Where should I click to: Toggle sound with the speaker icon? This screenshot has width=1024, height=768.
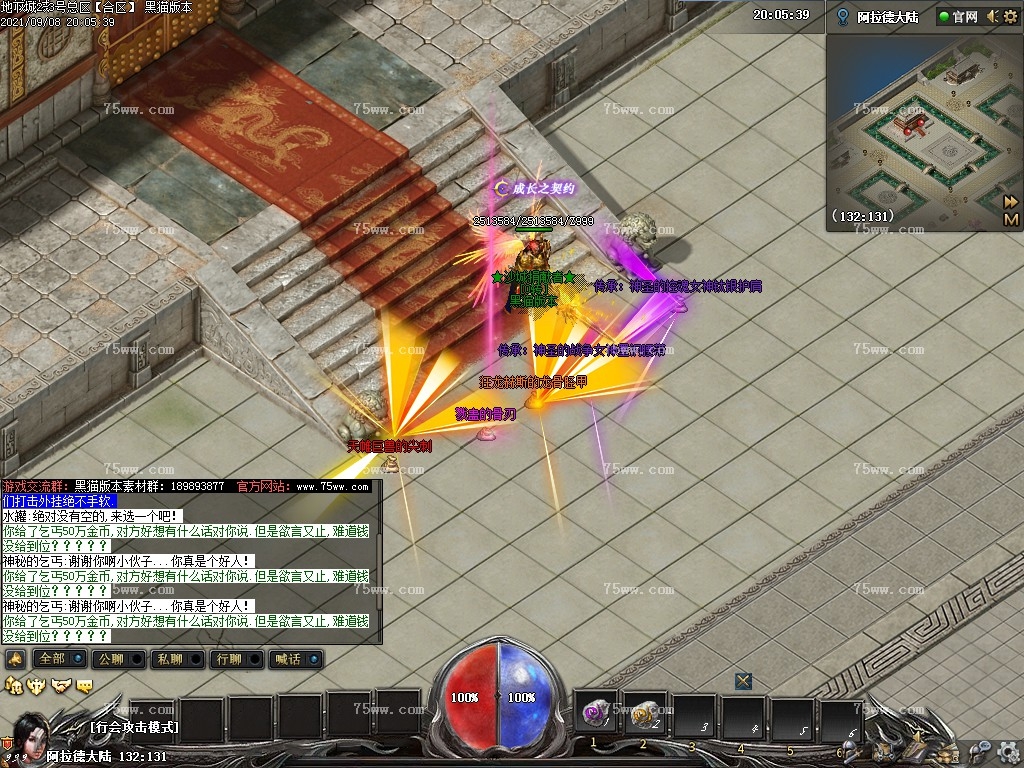coord(992,16)
